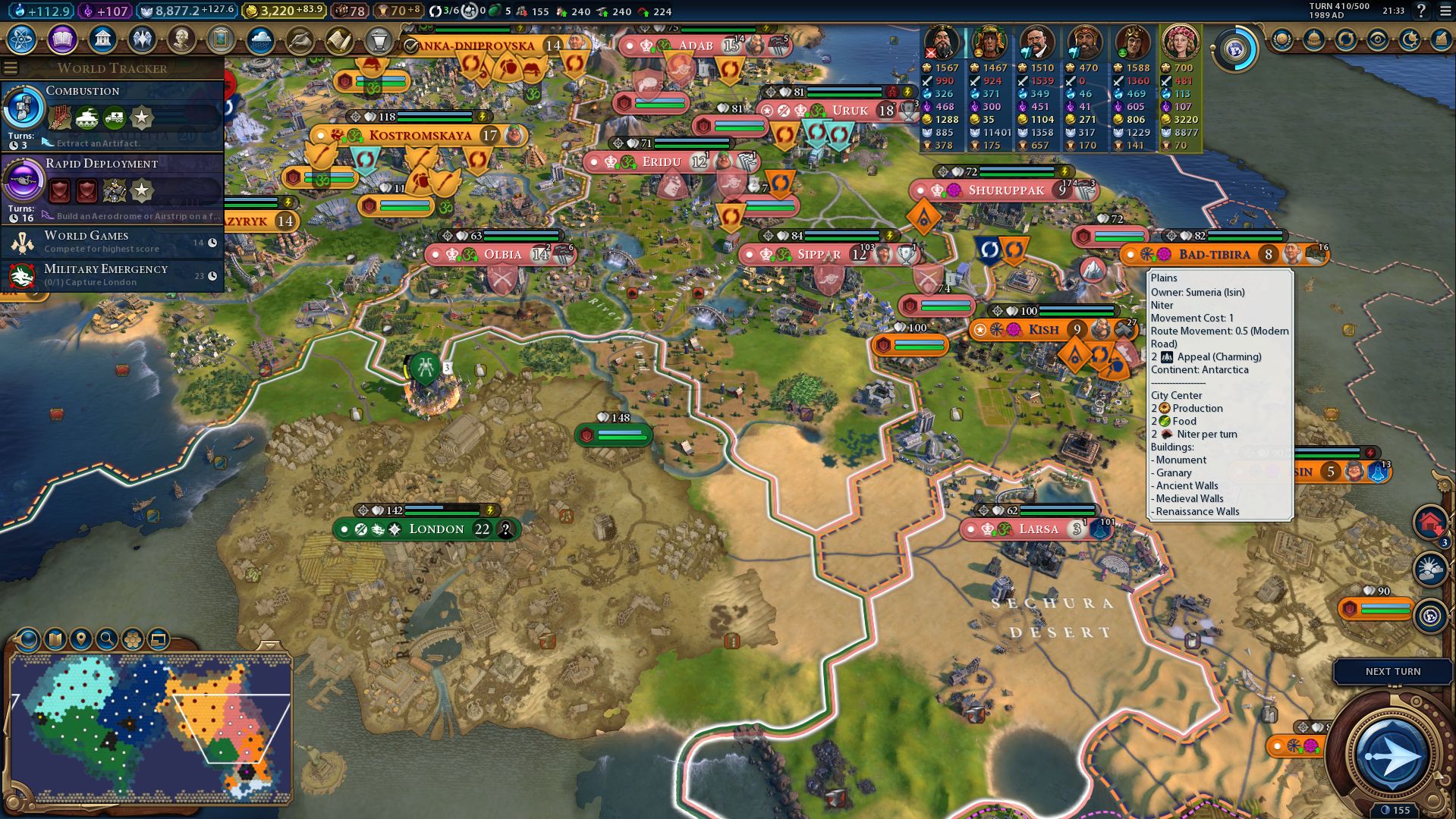Click the Next Turn button
The image size is (1456, 819).
1392,672
